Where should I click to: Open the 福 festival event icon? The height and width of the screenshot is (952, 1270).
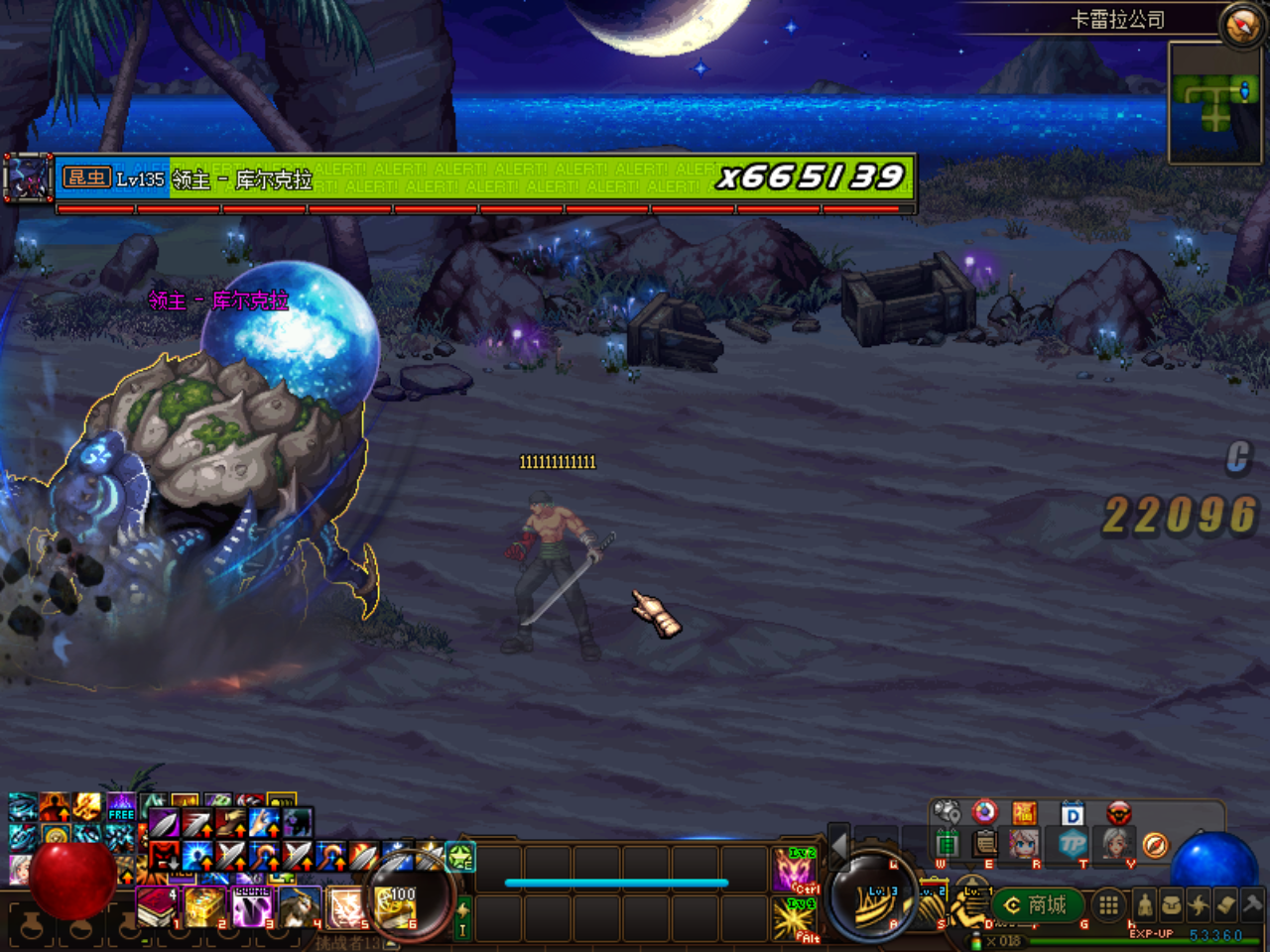[1024, 811]
